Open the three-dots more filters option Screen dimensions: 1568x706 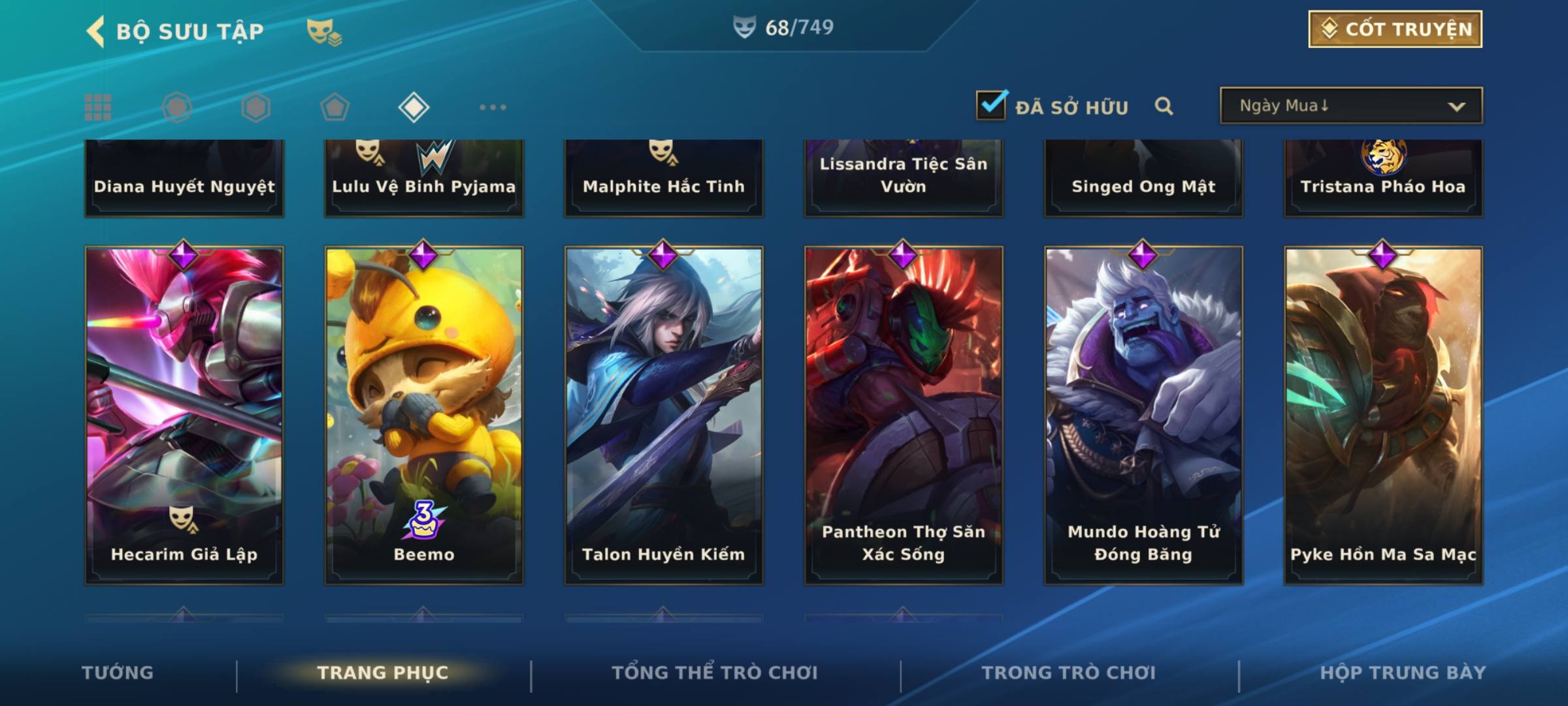(493, 107)
